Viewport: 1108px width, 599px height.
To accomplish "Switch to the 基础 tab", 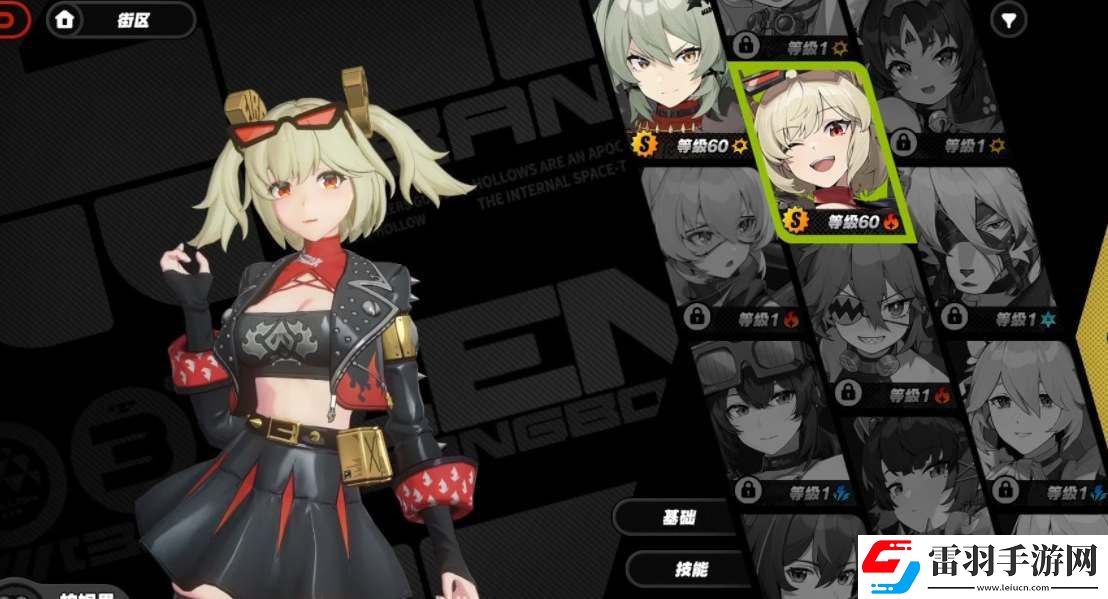I will tap(682, 517).
